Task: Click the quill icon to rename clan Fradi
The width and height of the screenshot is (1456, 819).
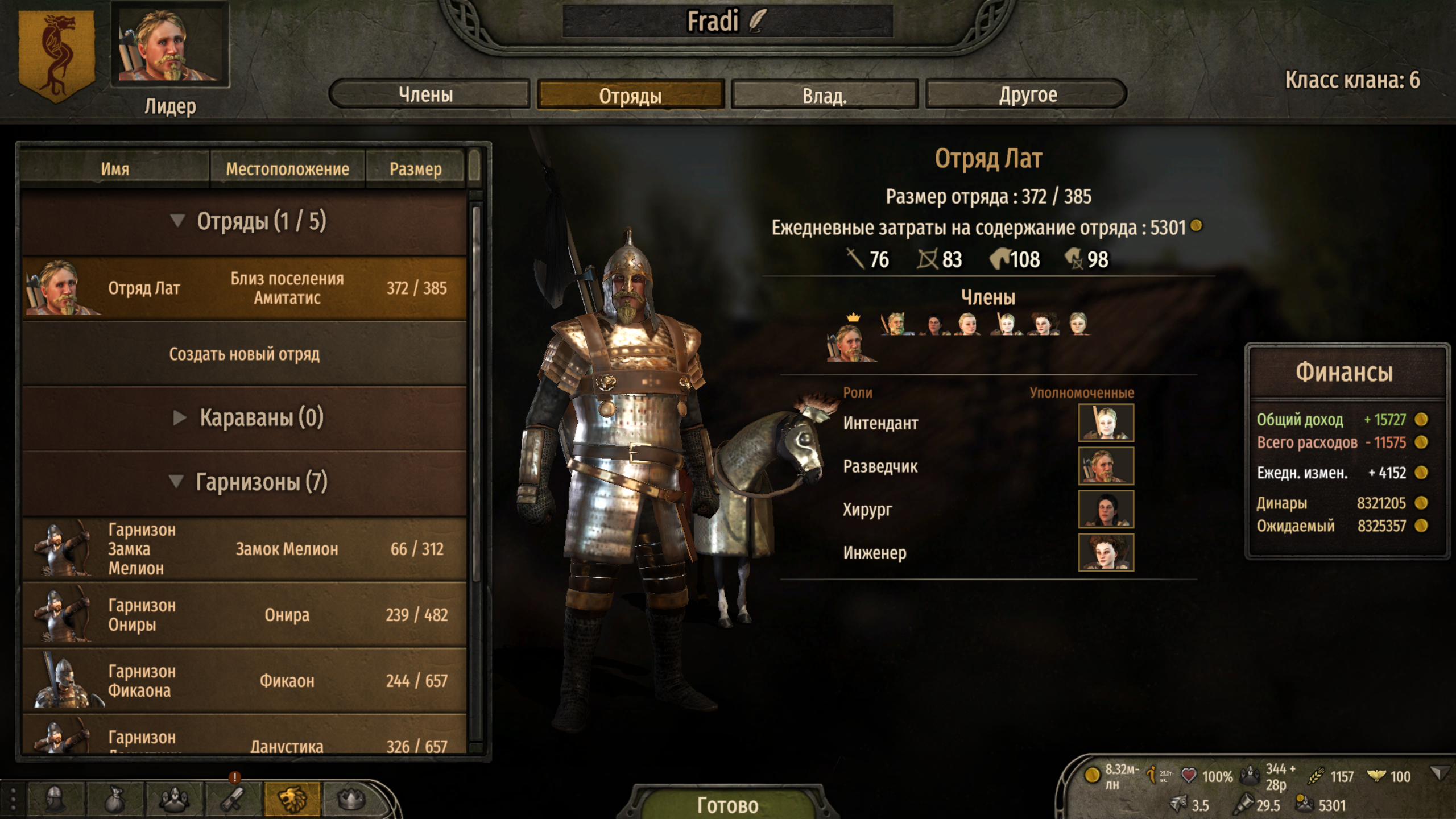Action: tap(757, 21)
